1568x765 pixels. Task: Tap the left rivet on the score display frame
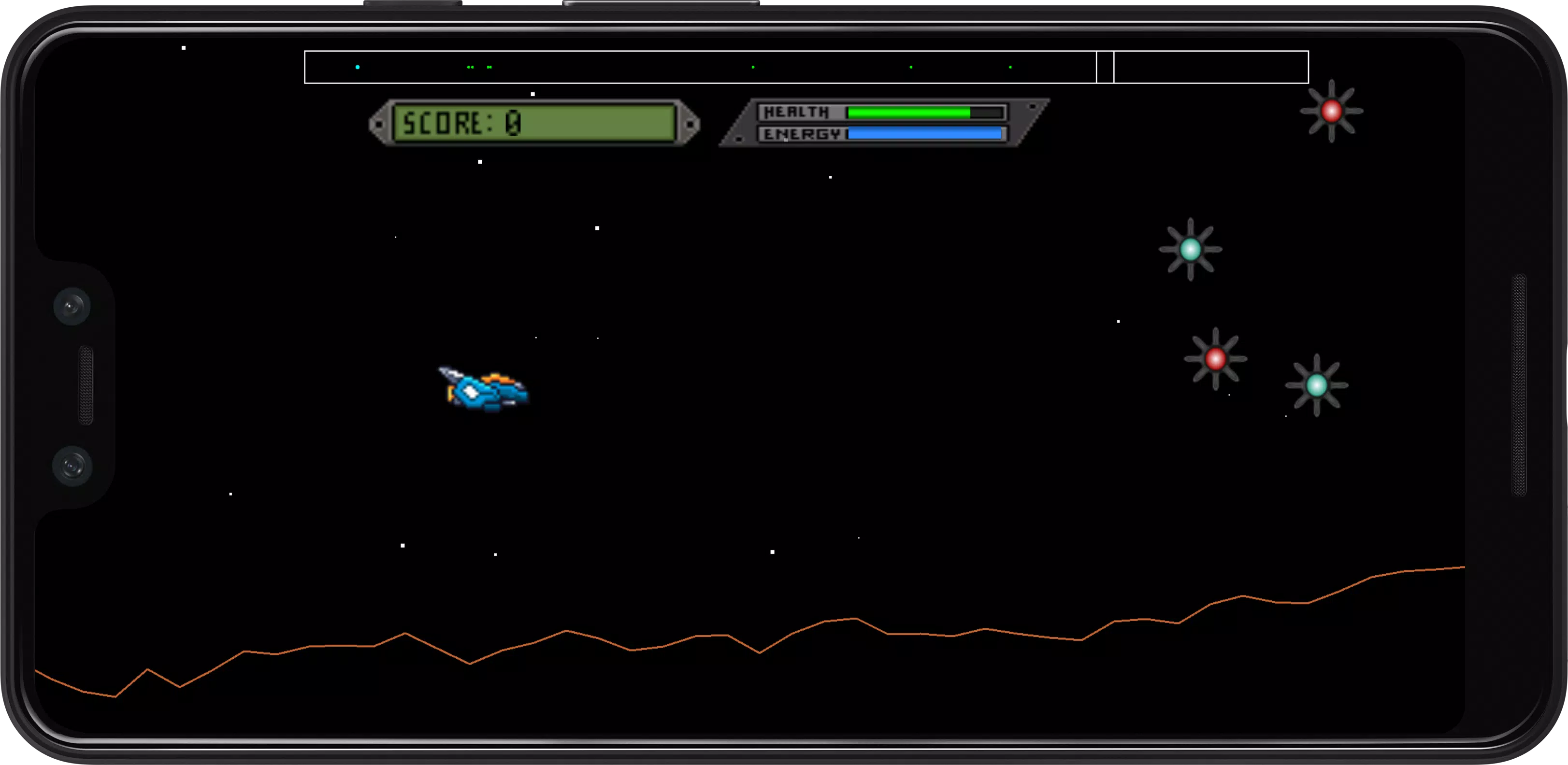point(379,124)
